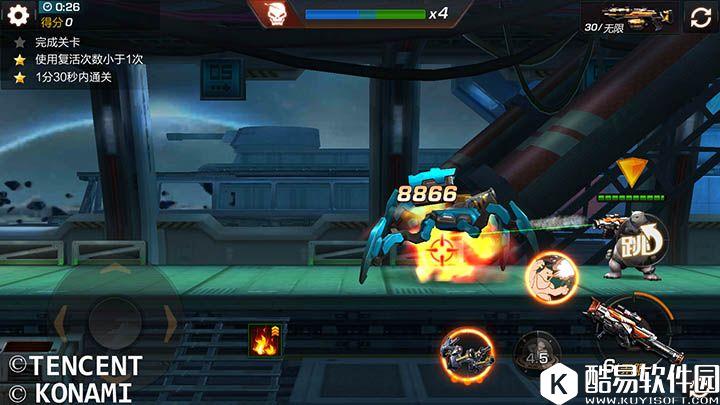Tap the weapon swap refresh button
Viewport: 720px width, 405px height.
697,17
